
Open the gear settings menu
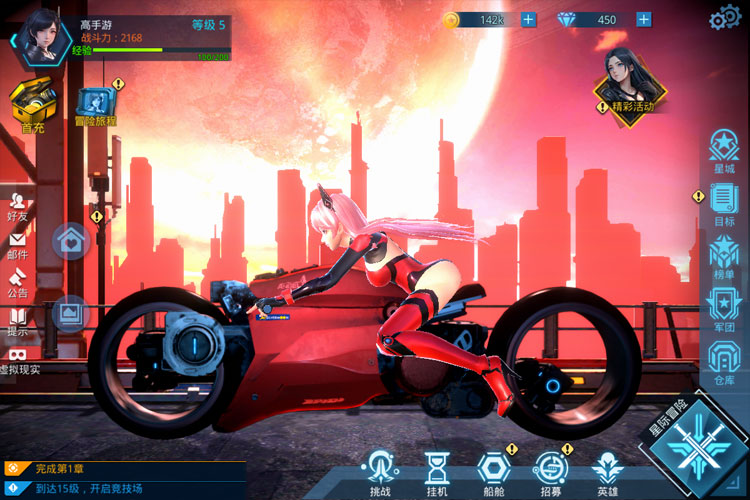click(x=724, y=19)
